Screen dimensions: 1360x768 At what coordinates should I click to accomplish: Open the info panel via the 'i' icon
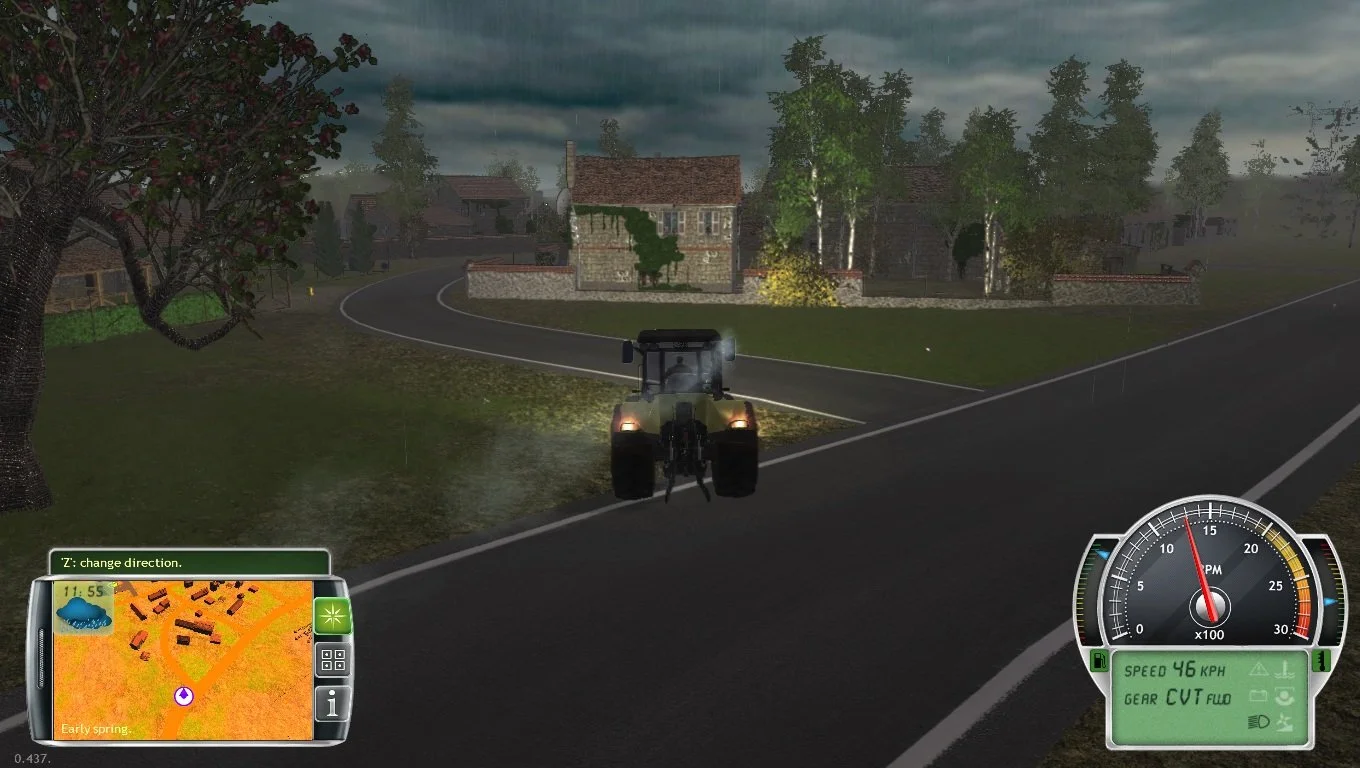(332, 702)
